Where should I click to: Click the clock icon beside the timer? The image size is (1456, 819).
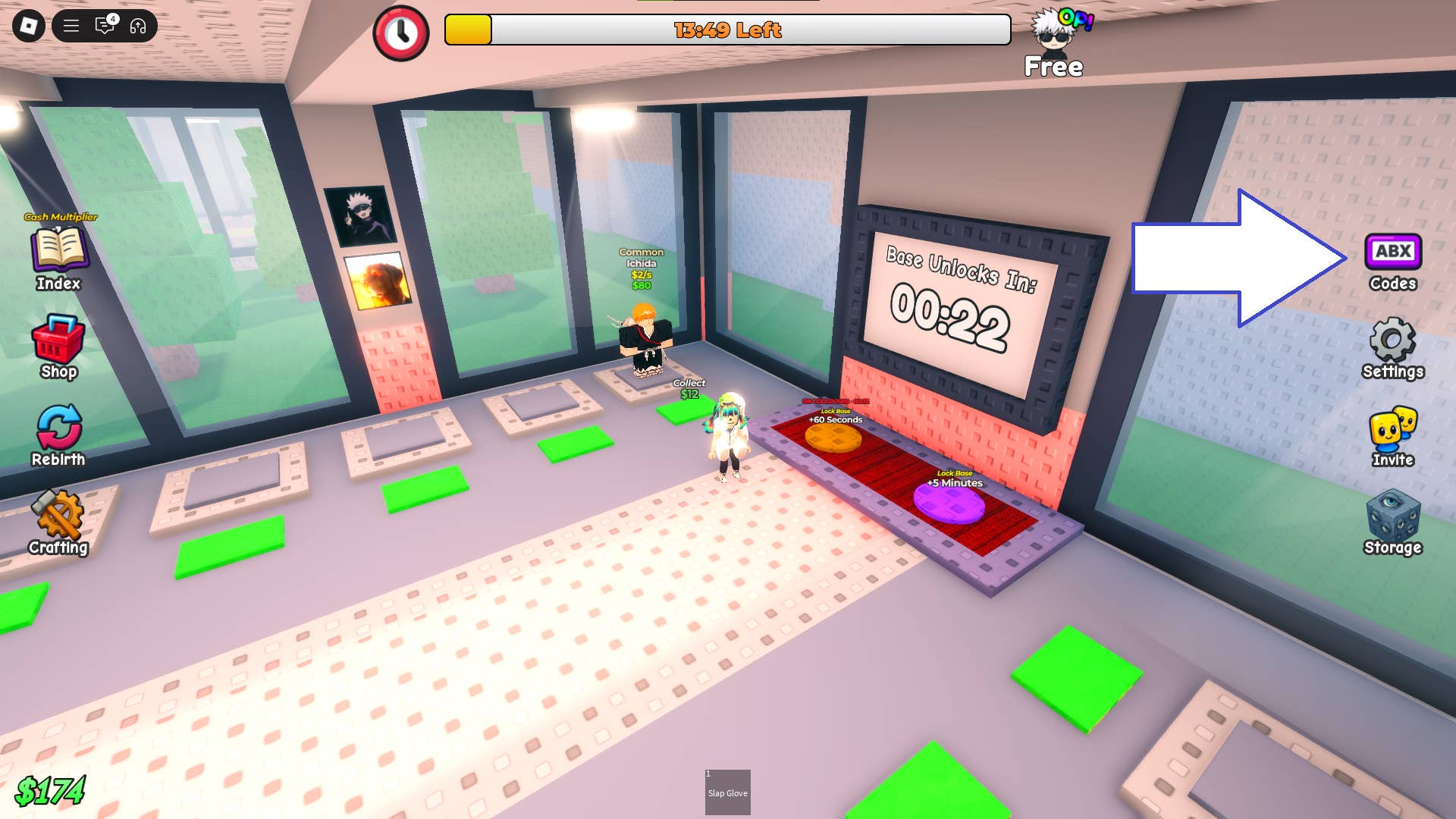tap(402, 32)
